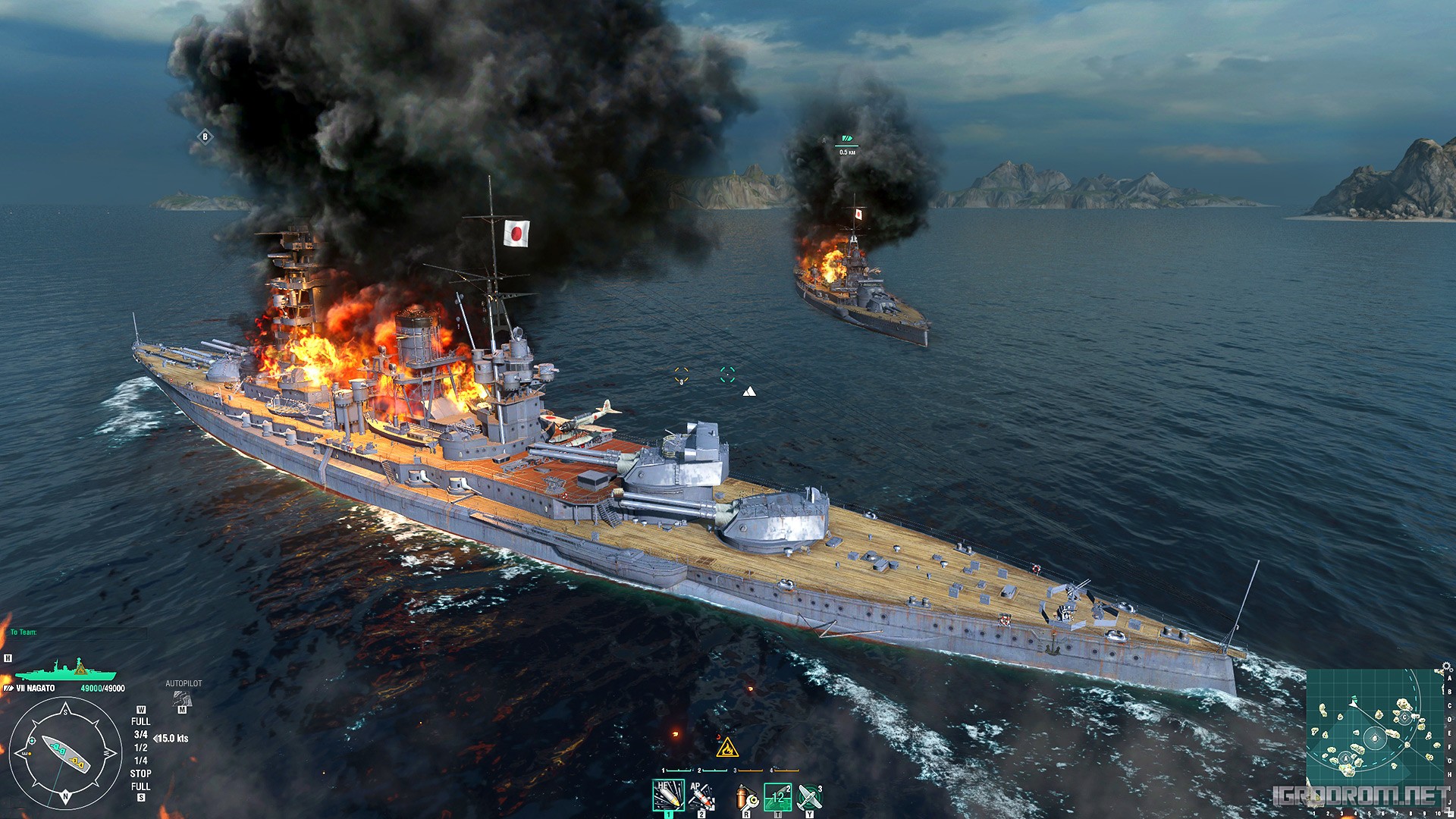Open the Autopilot tactical map icon
The image size is (1456, 819).
coord(182,698)
